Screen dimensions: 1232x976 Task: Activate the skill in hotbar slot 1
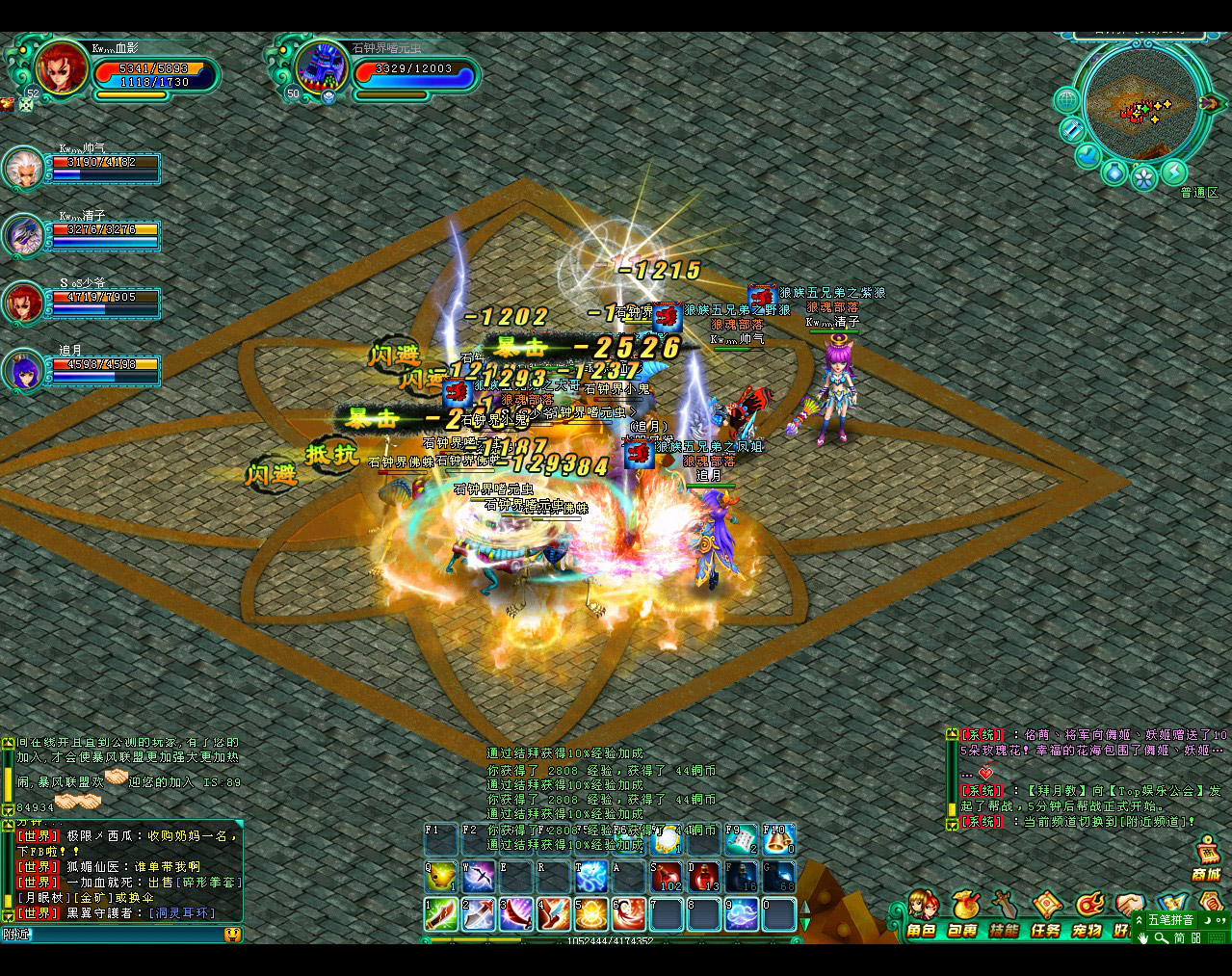(x=441, y=912)
